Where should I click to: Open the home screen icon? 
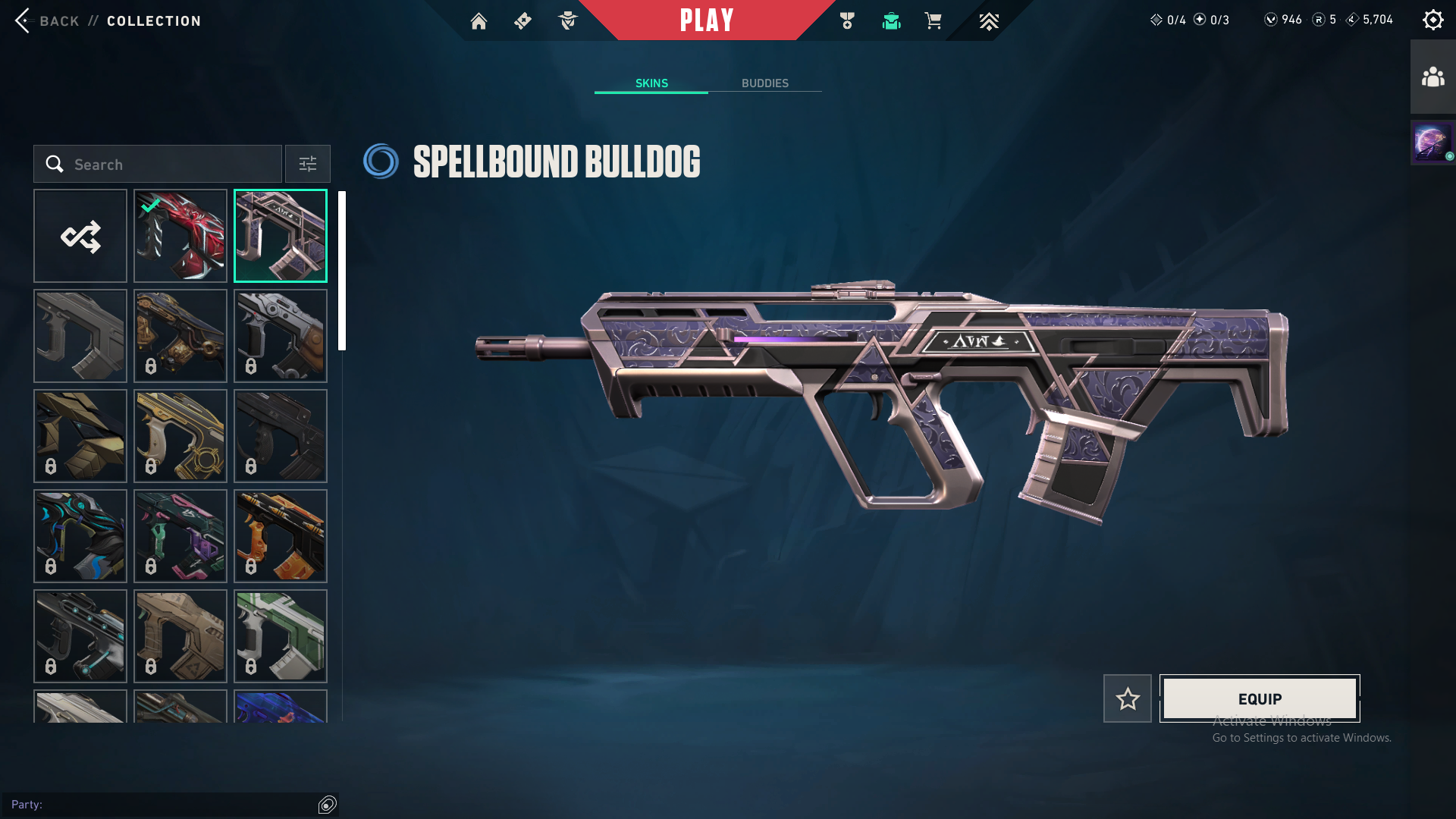pyautogui.click(x=479, y=21)
